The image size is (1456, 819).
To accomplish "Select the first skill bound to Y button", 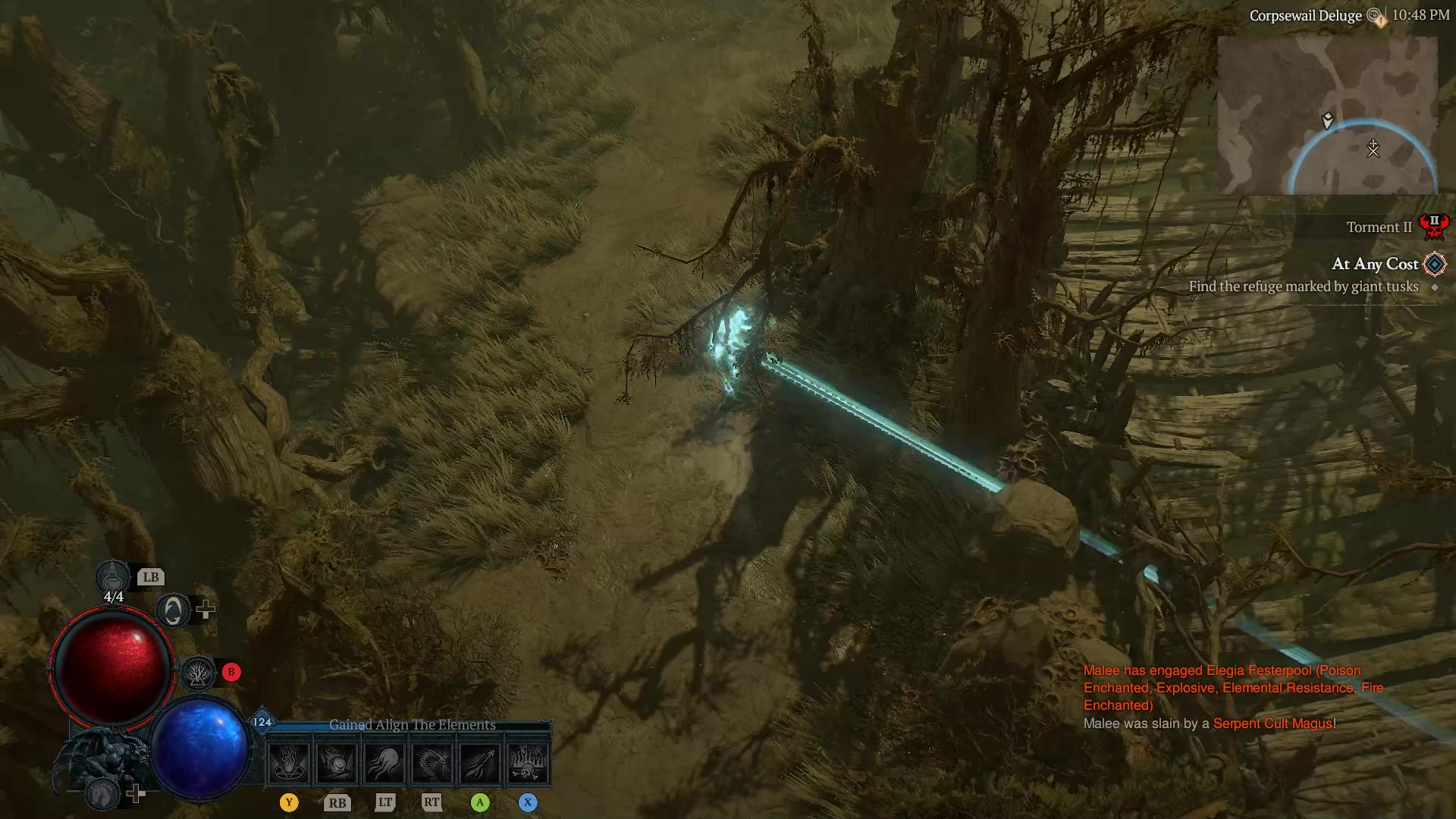I will pyautogui.click(x=288, y=762).
